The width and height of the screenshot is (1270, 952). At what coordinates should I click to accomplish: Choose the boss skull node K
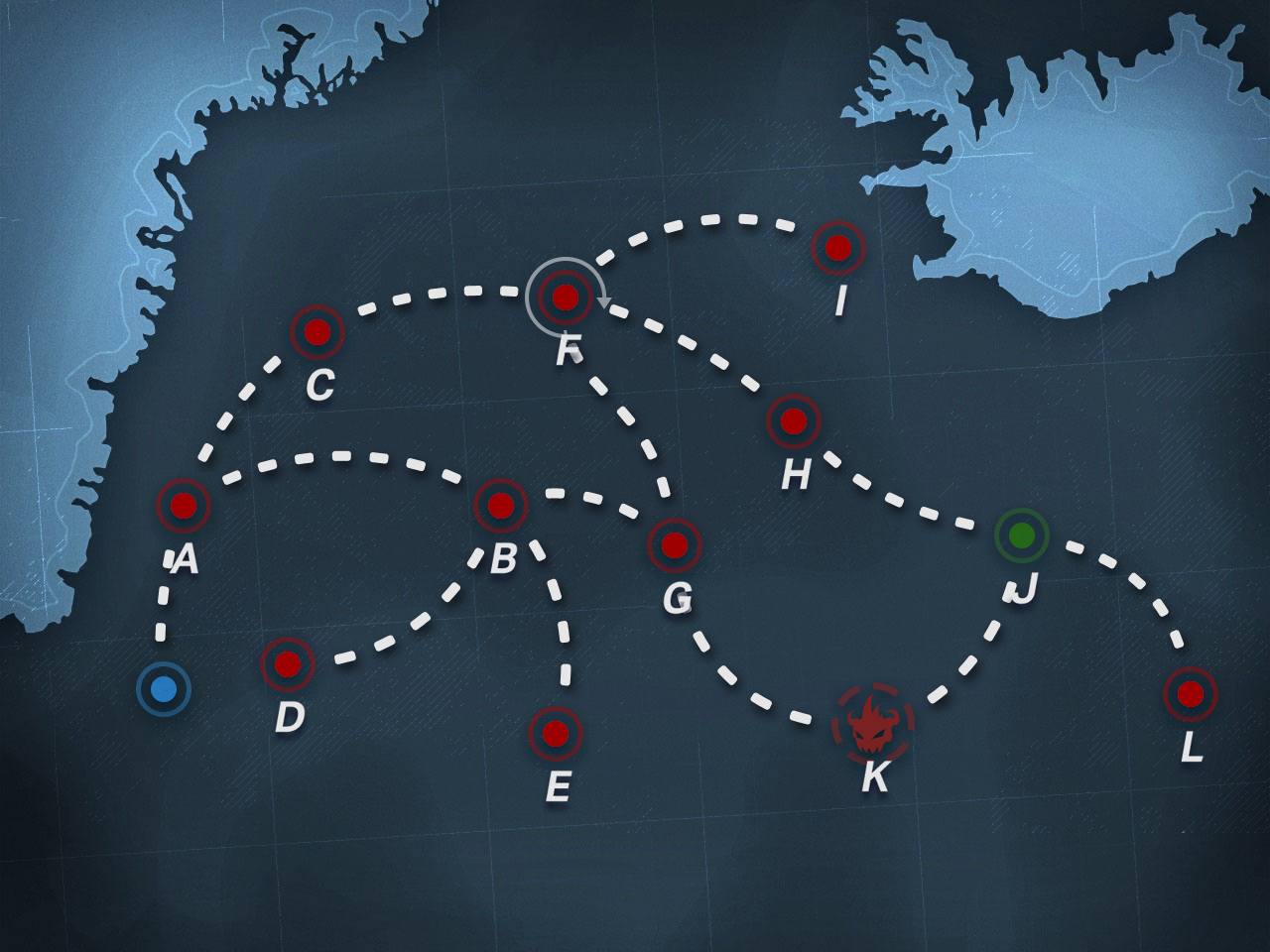tap(872, 724)
